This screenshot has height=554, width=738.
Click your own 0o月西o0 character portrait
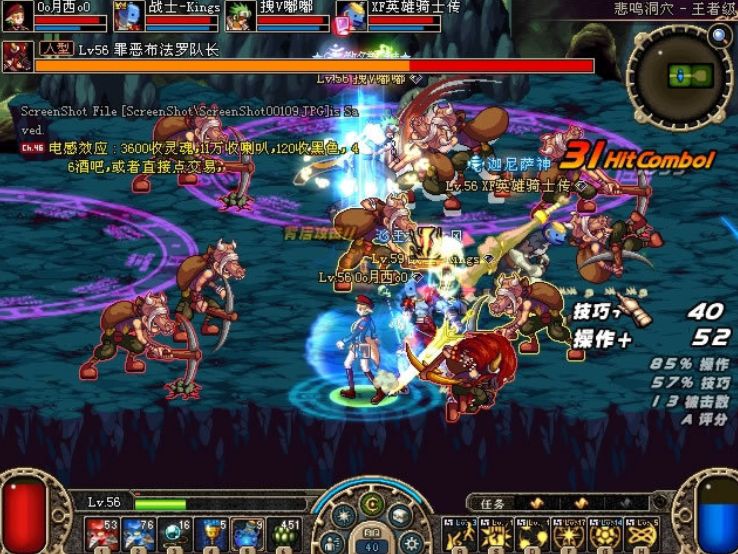[x=17, y=16]
